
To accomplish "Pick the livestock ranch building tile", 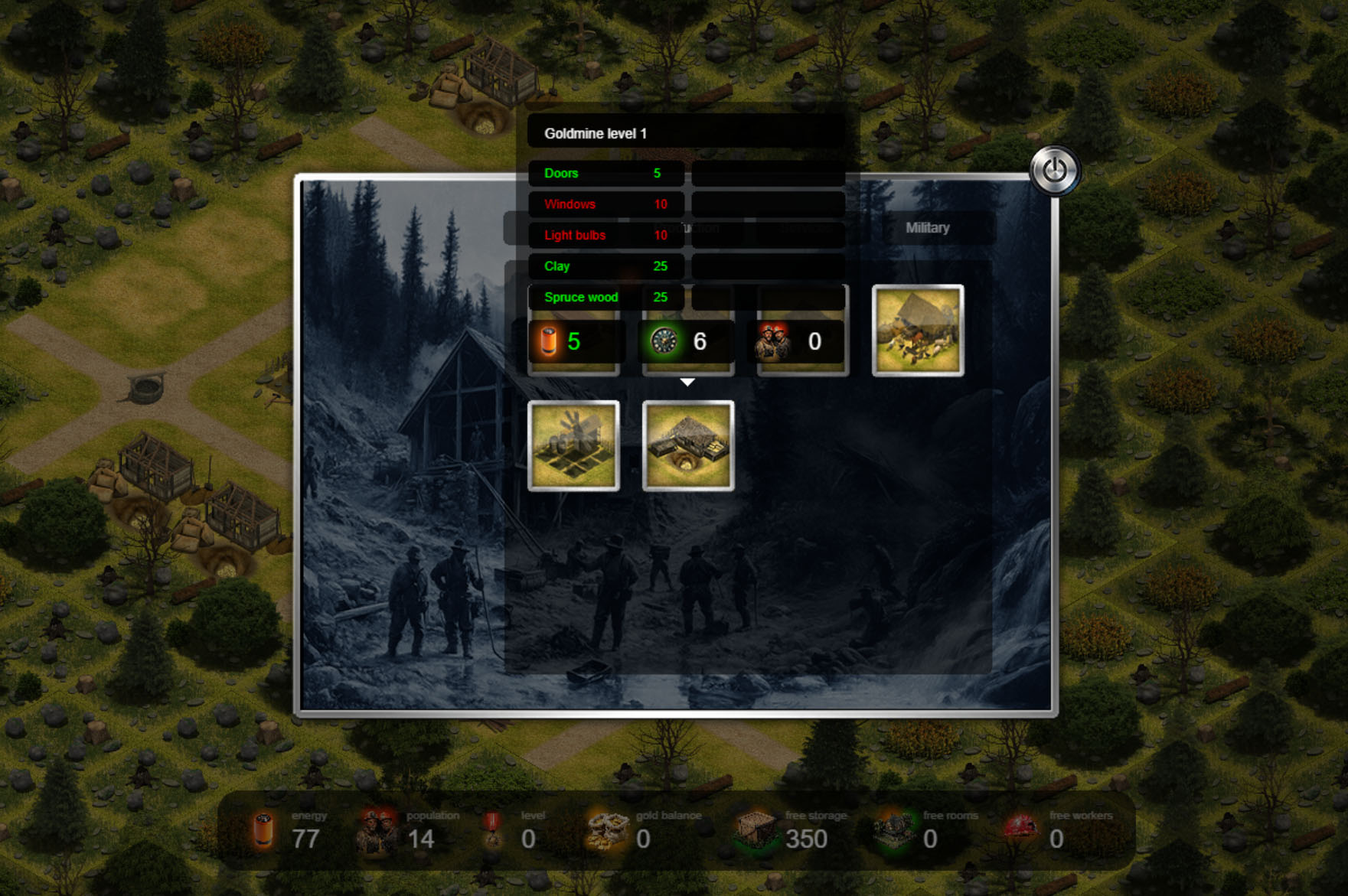I will coord(917,331).
